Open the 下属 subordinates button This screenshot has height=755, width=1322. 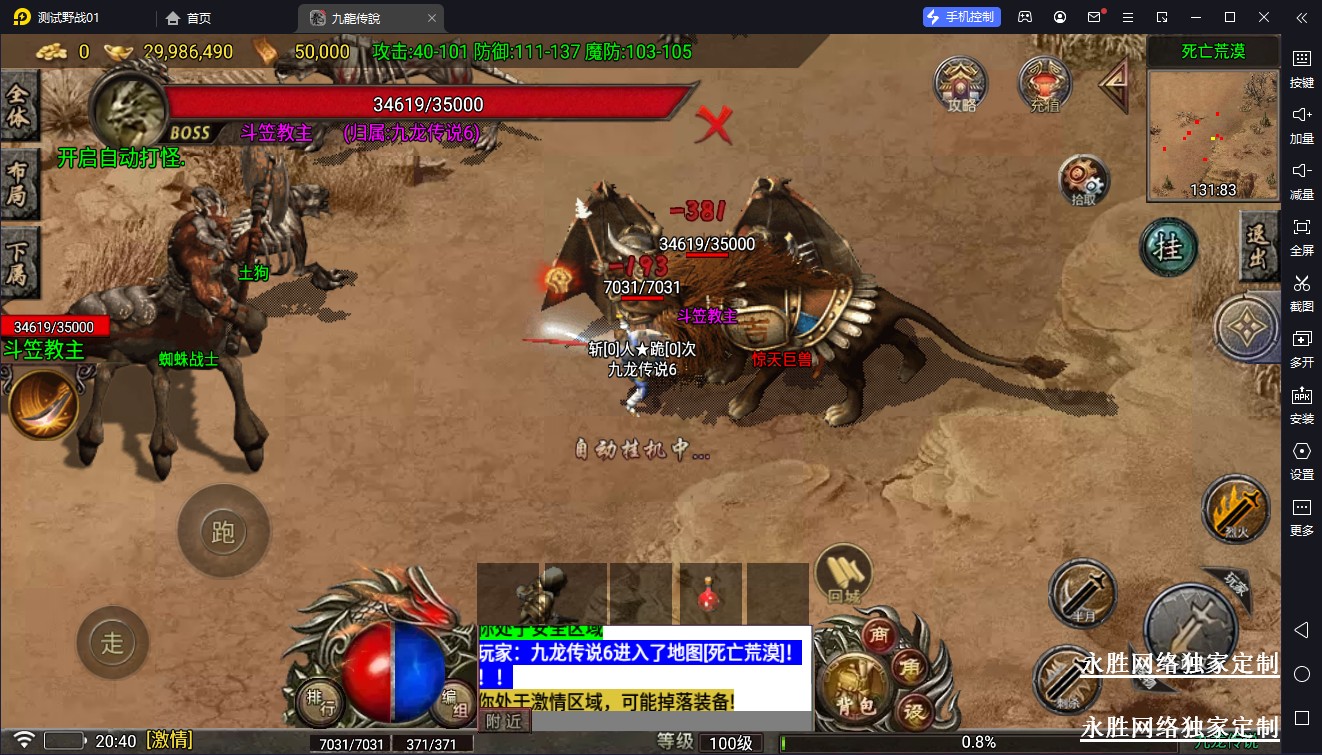click(19, 261)
